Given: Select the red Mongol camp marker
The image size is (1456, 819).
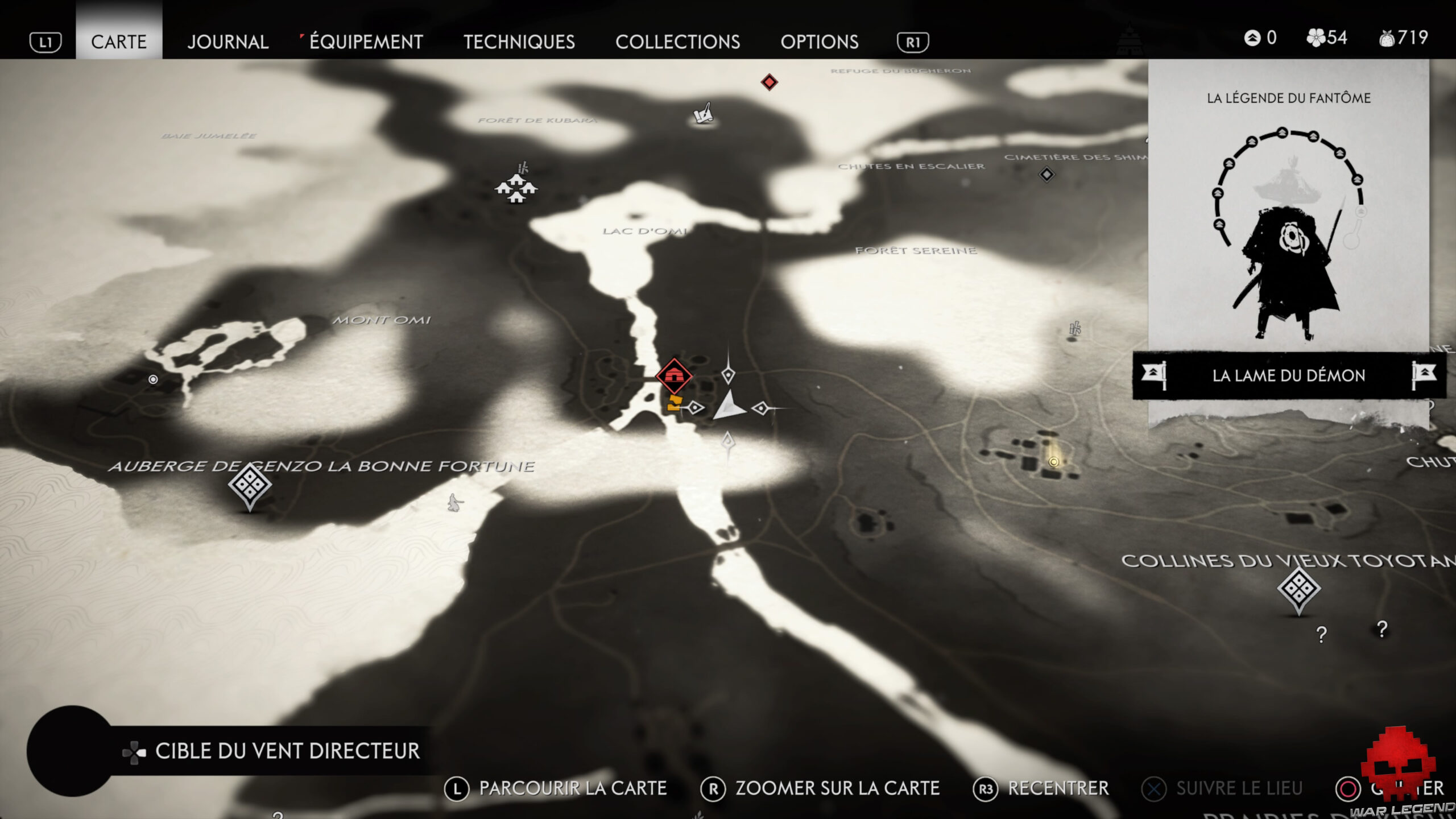Looking at the screenshot, I should click(674, 375).
